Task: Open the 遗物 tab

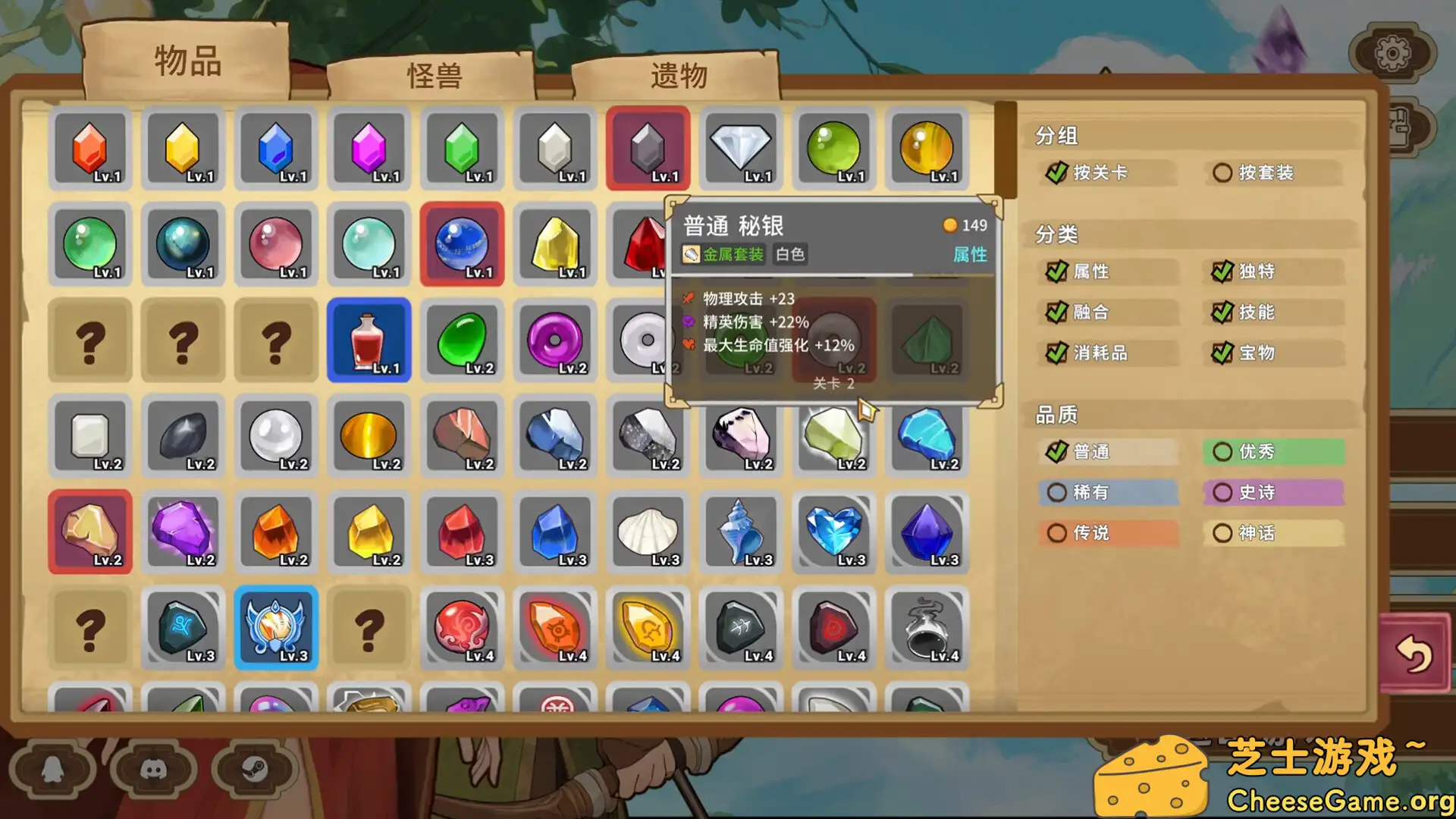Action: point(677,74)
